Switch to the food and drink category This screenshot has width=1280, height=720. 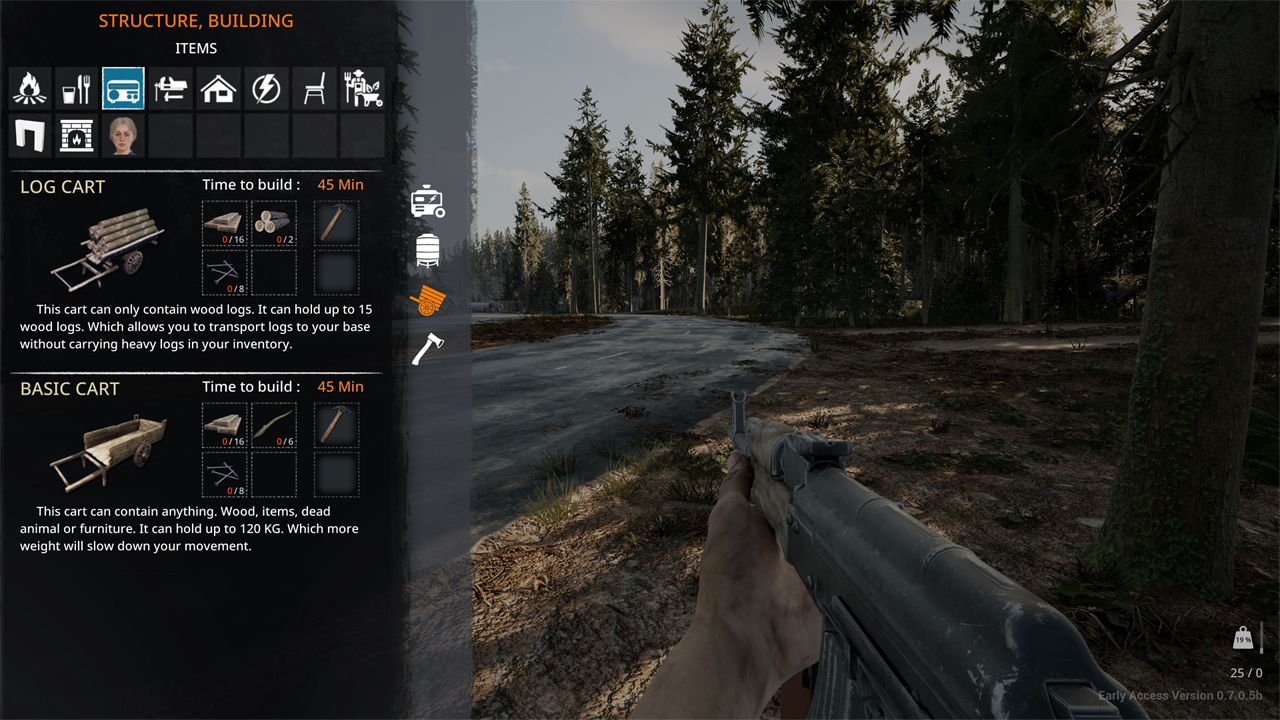tap(77, 89)
